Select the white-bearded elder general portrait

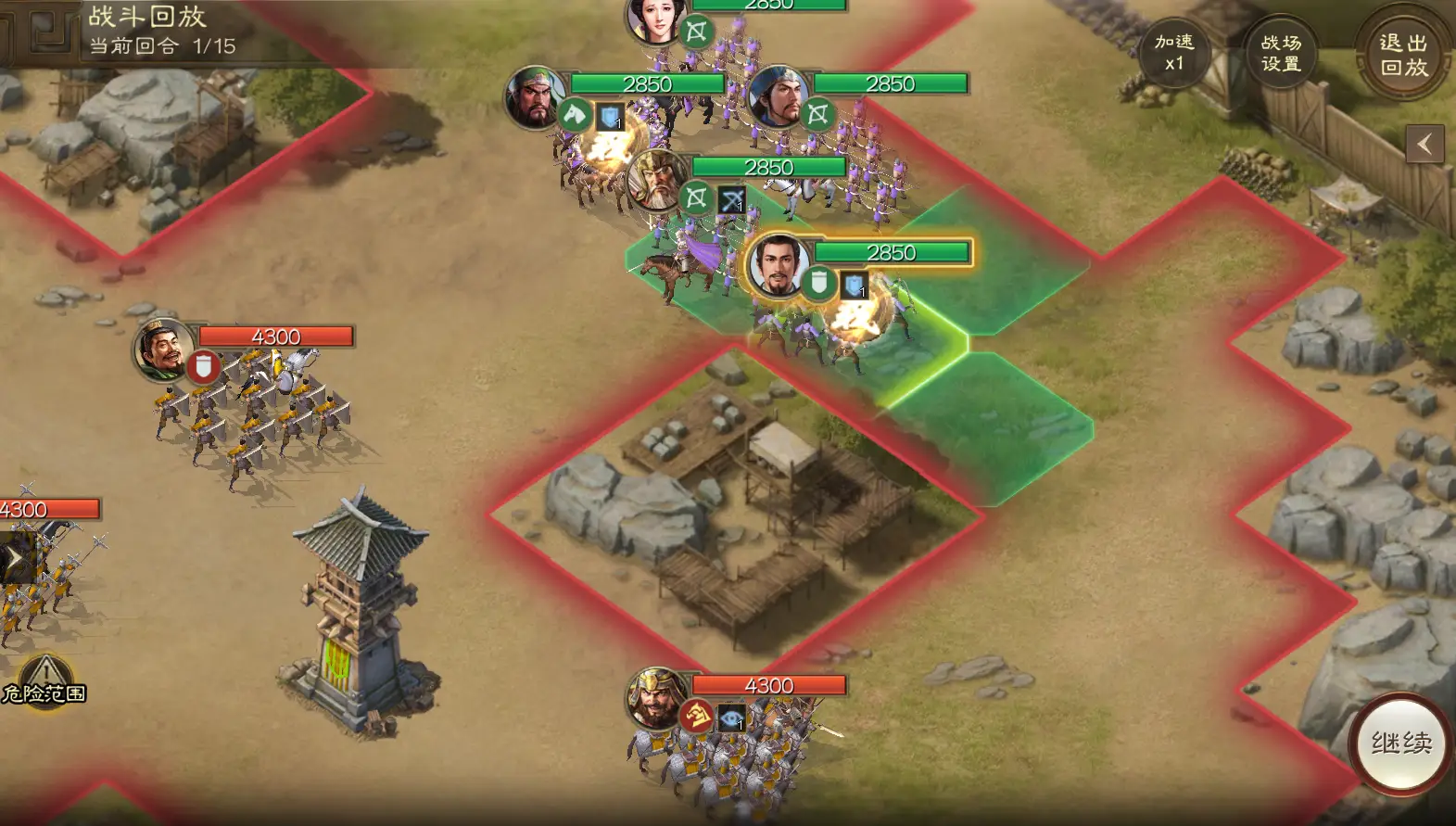click(x=657, y=181)
